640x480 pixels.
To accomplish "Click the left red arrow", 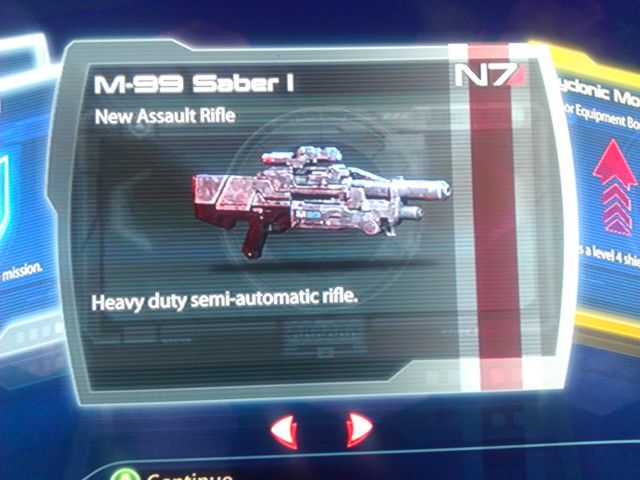I will (x=285, y=431).
